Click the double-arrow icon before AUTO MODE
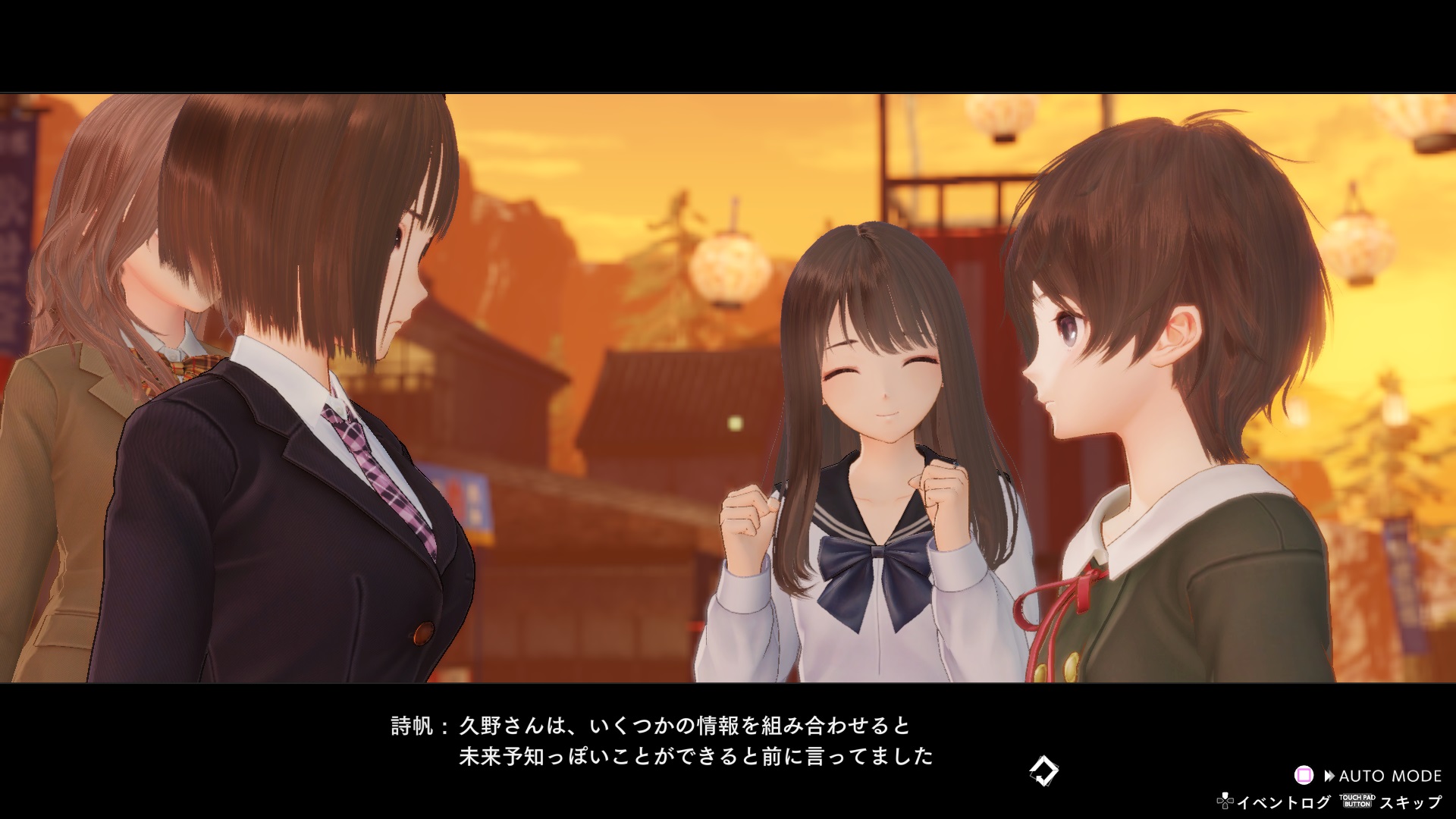 click(x=1329, y=775)
